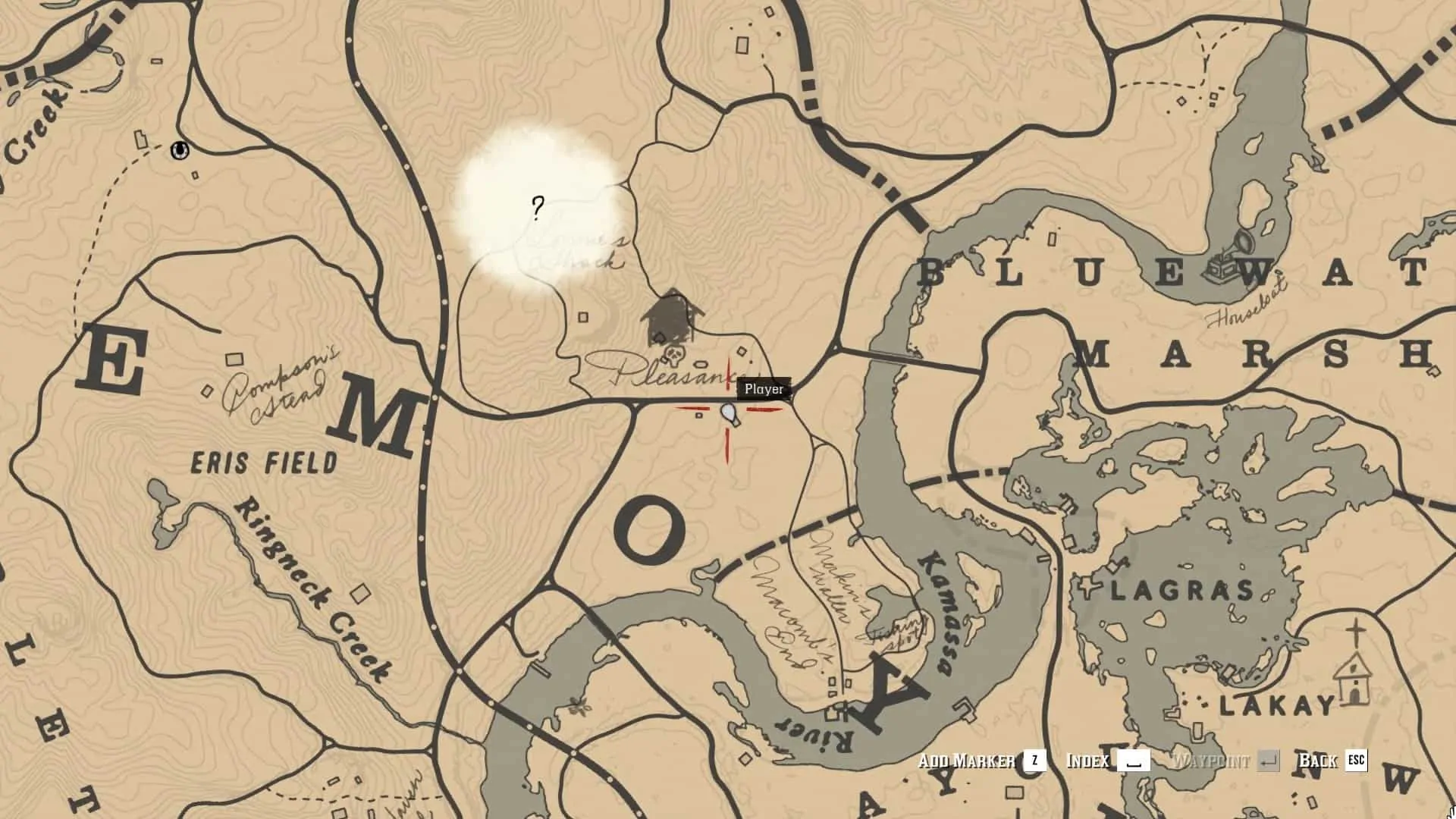
Task: Click the player position marker
Action: click(729, 415)
